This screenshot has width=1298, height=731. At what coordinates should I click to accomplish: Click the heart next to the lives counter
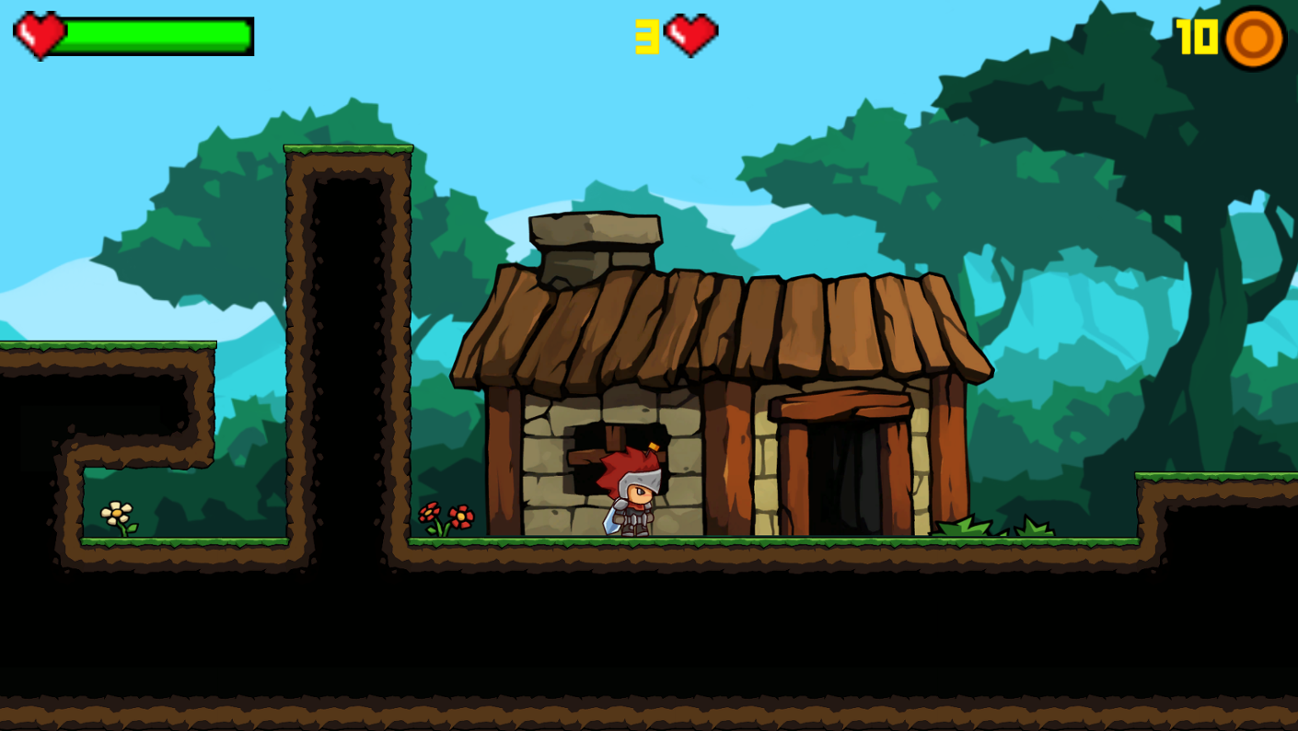click(689, 33)
